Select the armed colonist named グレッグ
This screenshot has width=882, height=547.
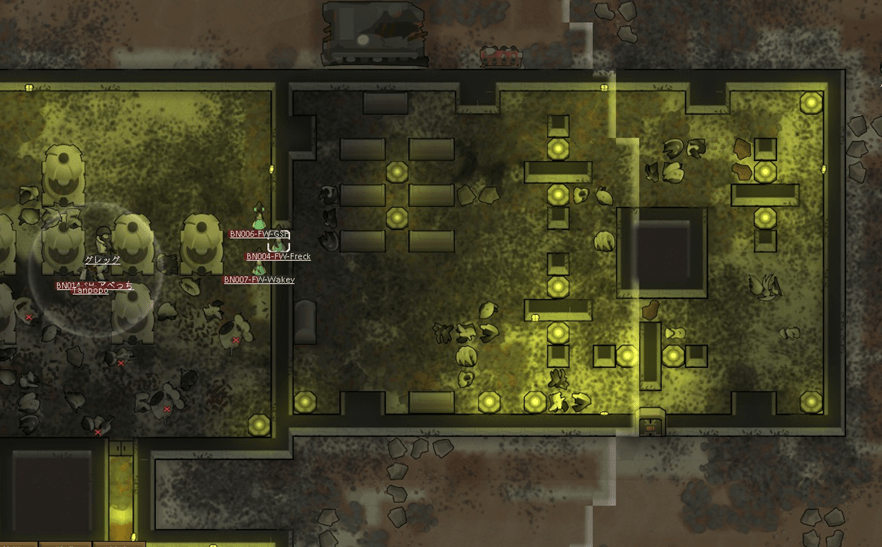(x=102, y=241)
